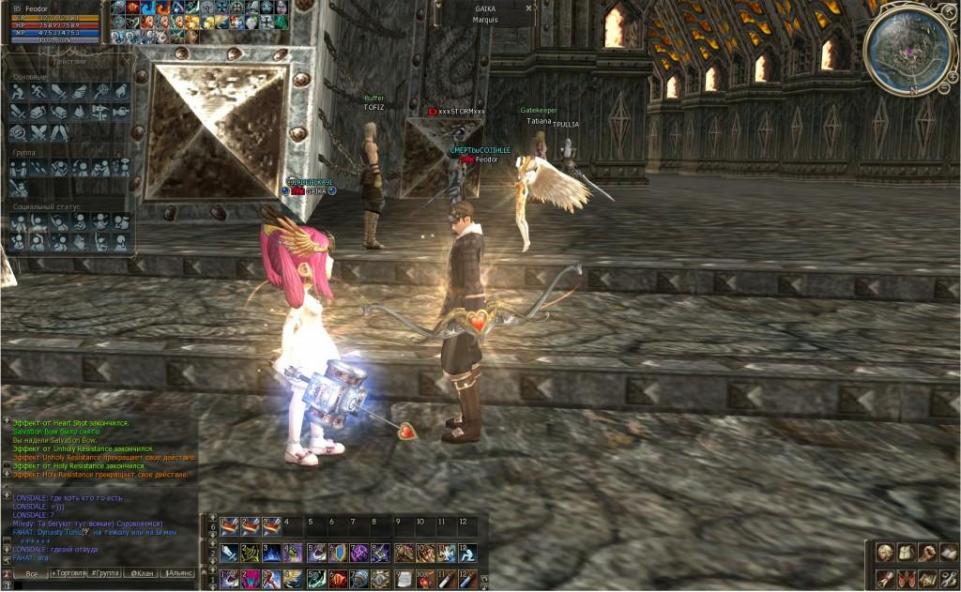
Task: Open the character face menu icon bottom-right
Action: click(884, 553)
